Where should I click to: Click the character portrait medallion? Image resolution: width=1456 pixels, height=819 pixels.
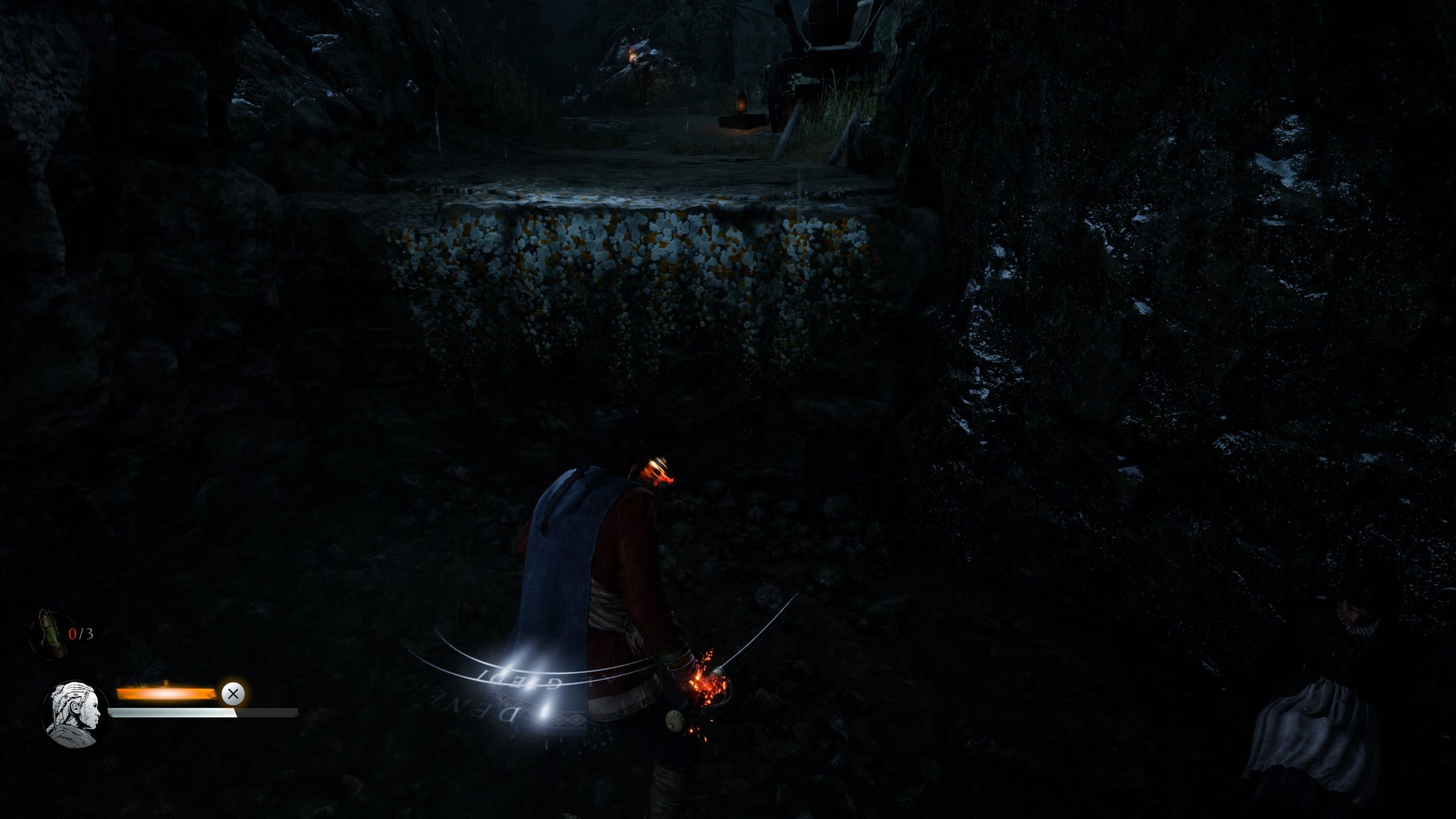pos(76,714)
